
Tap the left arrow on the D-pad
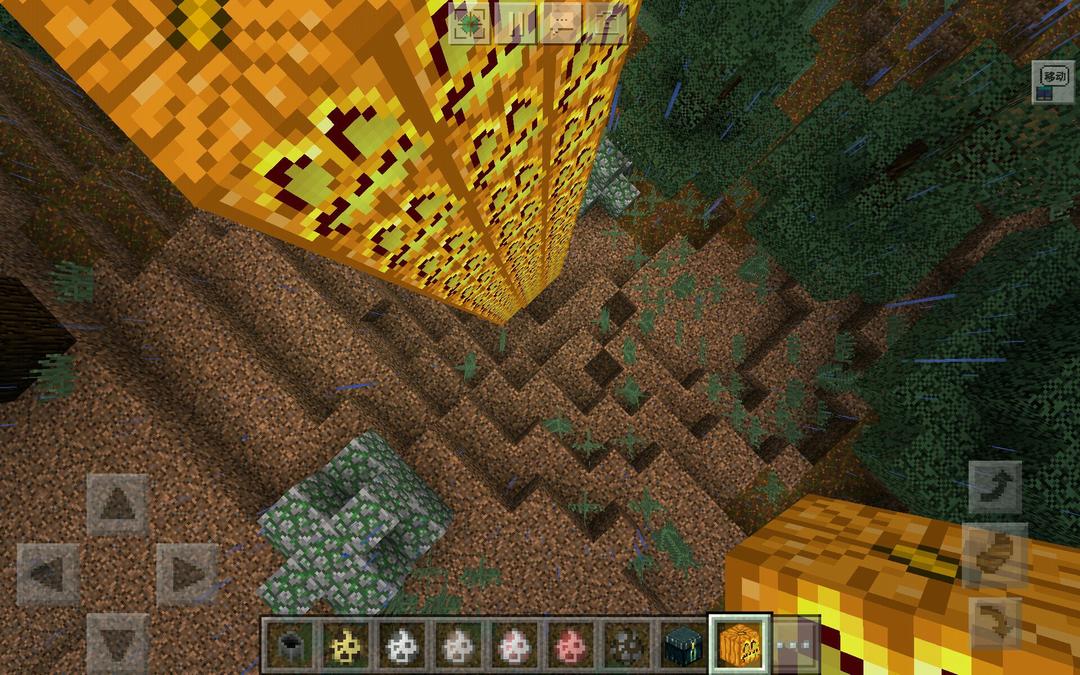tap(48, 574)
